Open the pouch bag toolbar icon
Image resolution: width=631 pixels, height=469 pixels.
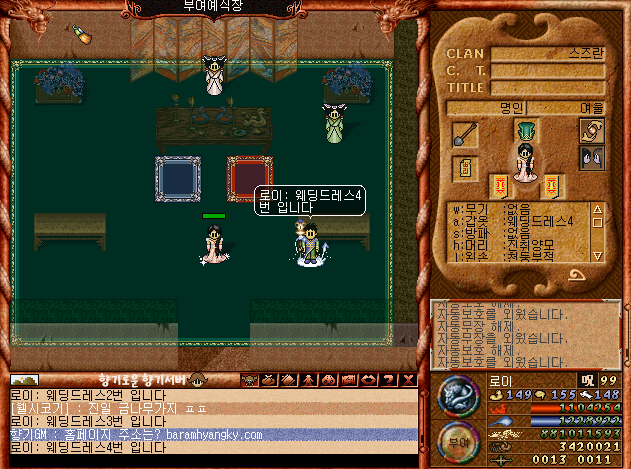(x=267, y=380)
